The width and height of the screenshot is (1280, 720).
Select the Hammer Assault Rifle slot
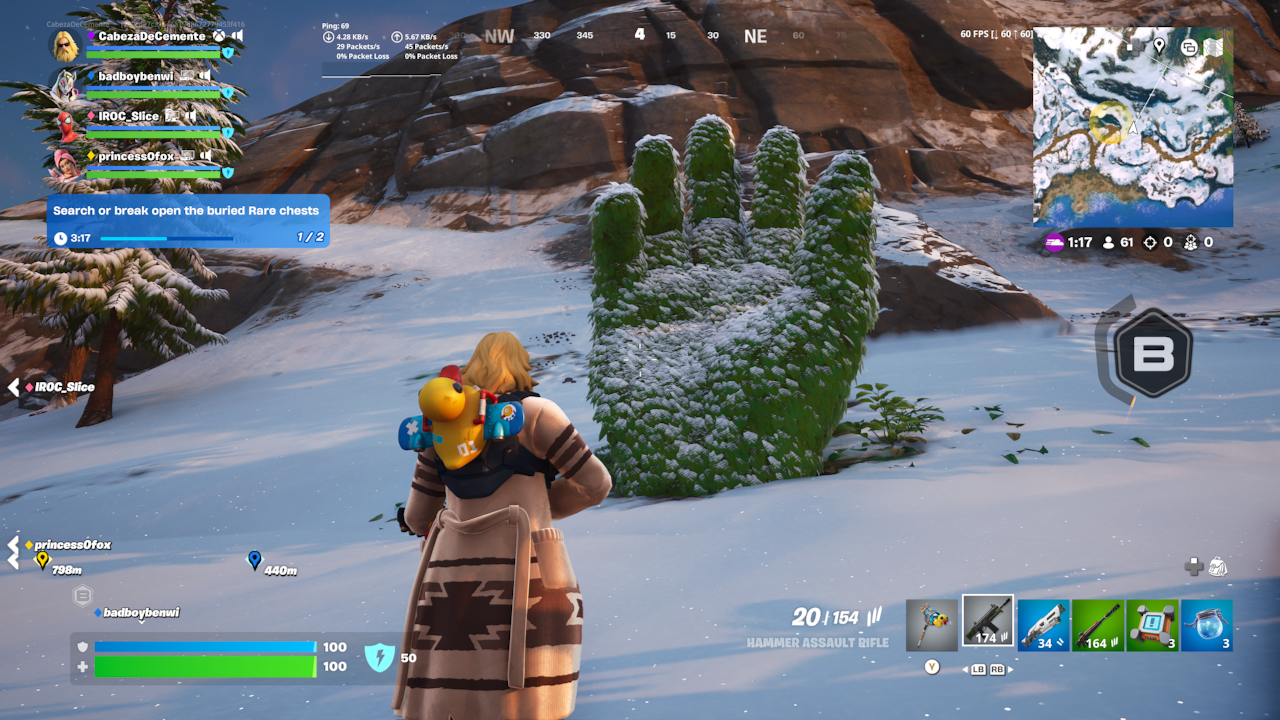pyautogui.click(x=987, y=622)
